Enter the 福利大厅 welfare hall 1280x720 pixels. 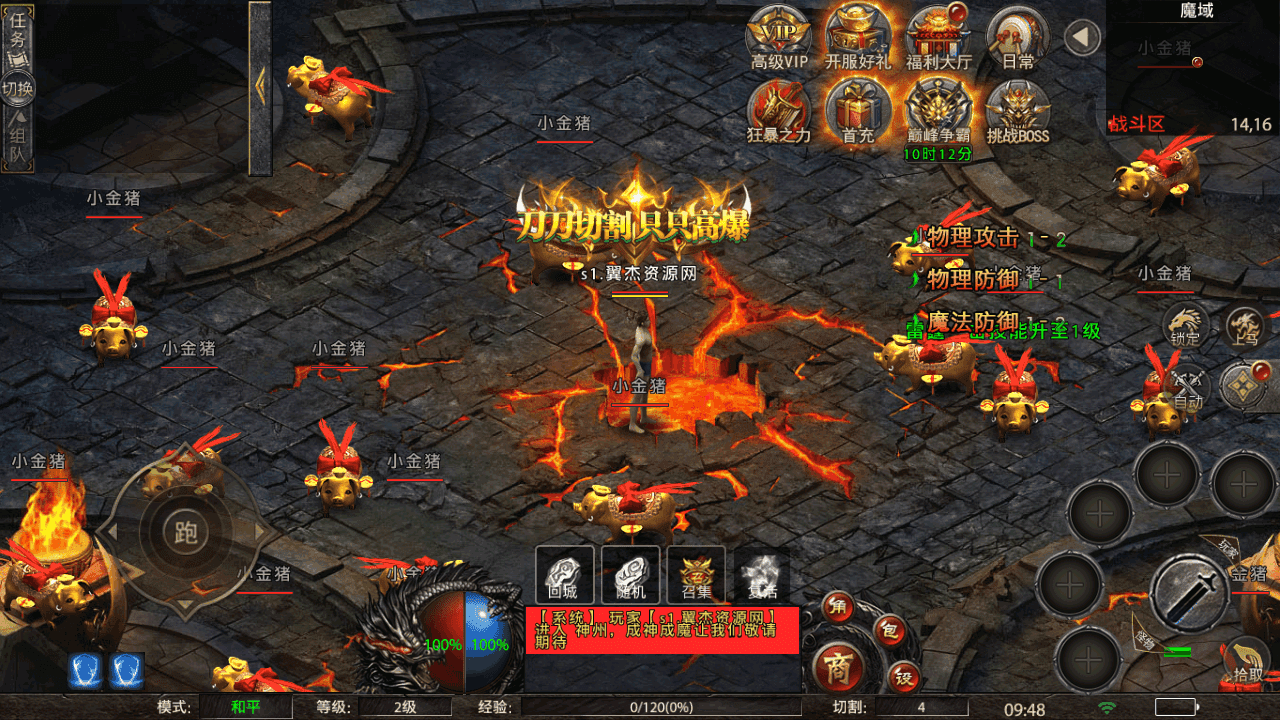pyautogui.click(x=938, y=37)
